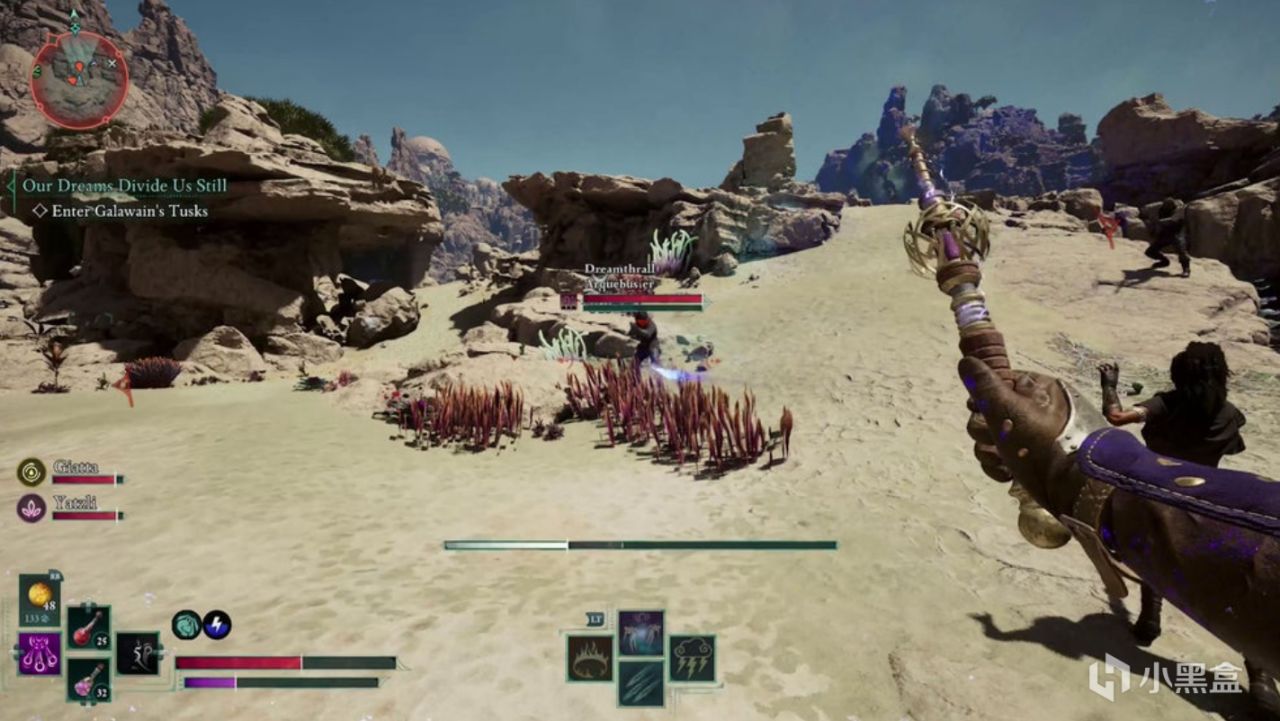Select the ice shards spell icon

click(x=642, y=683)
